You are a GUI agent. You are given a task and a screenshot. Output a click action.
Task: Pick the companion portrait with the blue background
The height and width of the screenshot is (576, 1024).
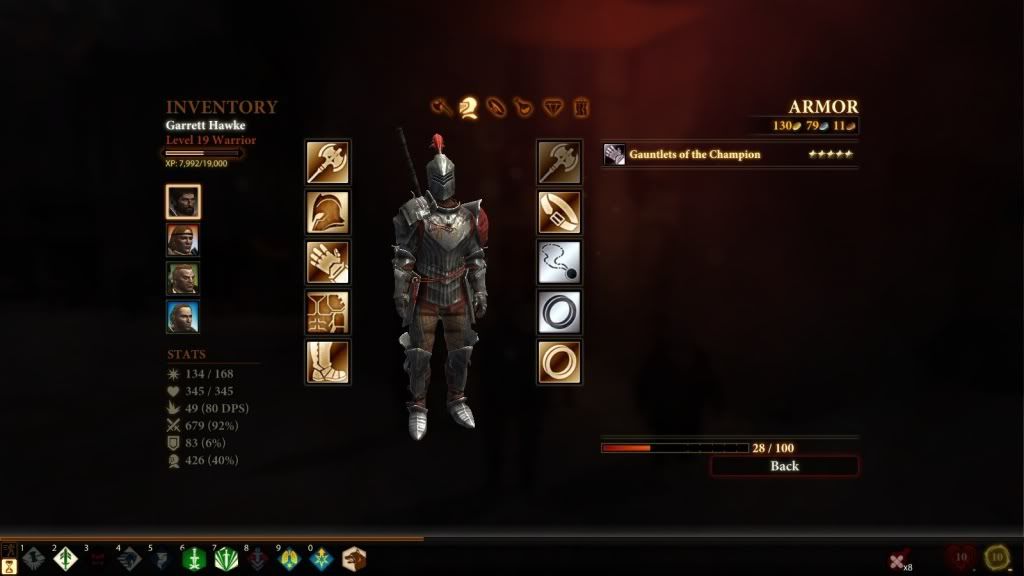click(x=183, y=316)
